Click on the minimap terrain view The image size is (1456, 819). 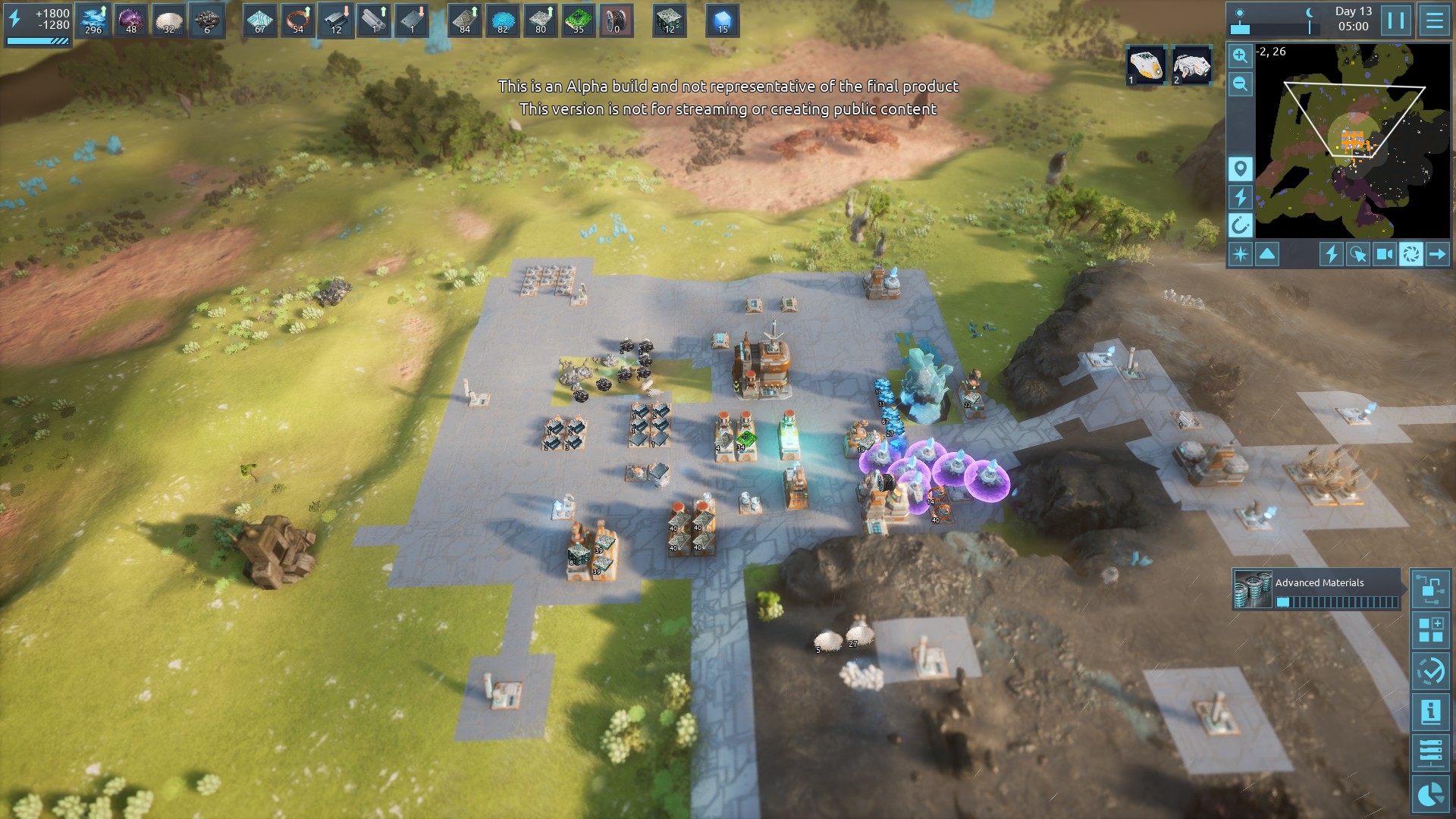pyautogui.click(x=1353, y=140)
